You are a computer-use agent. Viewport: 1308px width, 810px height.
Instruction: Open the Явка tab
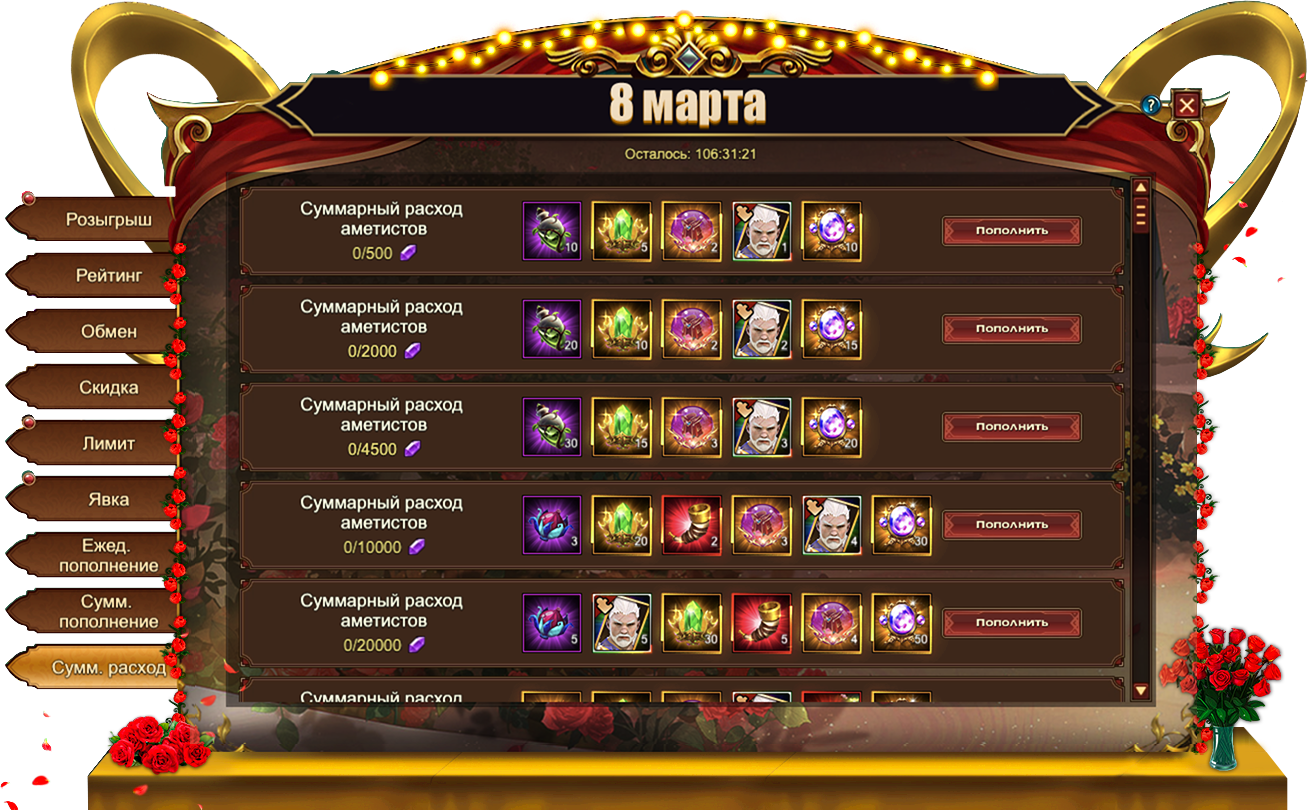tap(108, 499)
